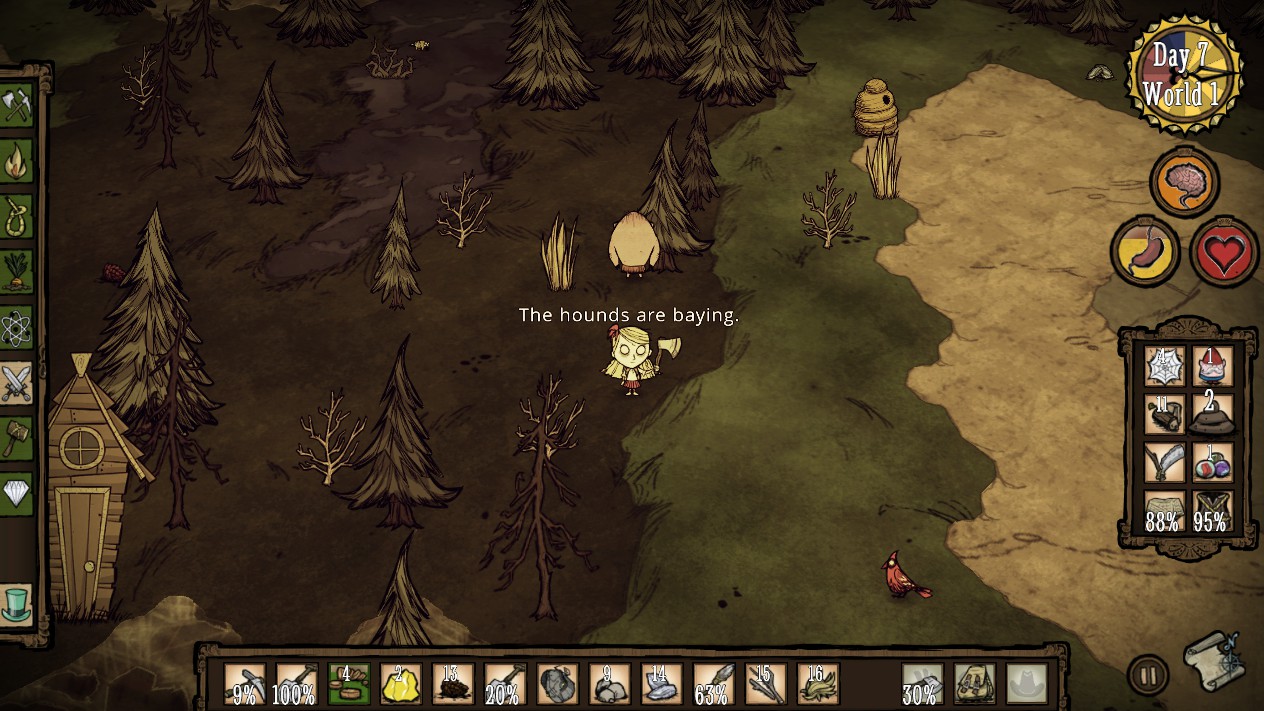The image size is (1264, 711).
Task: Select the gold nugget stack
Action: tap(401, 684)
